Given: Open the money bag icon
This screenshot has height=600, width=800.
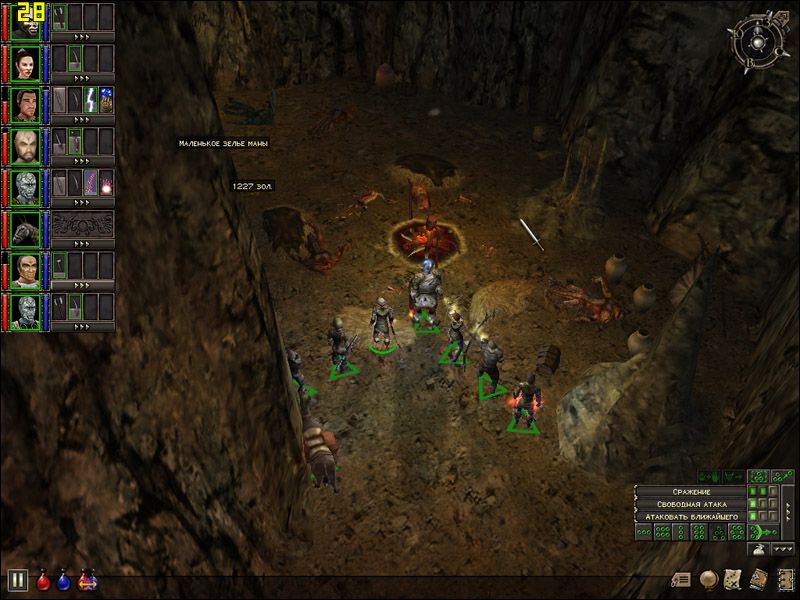Looking at the screenshot, I should coord(758,548).
